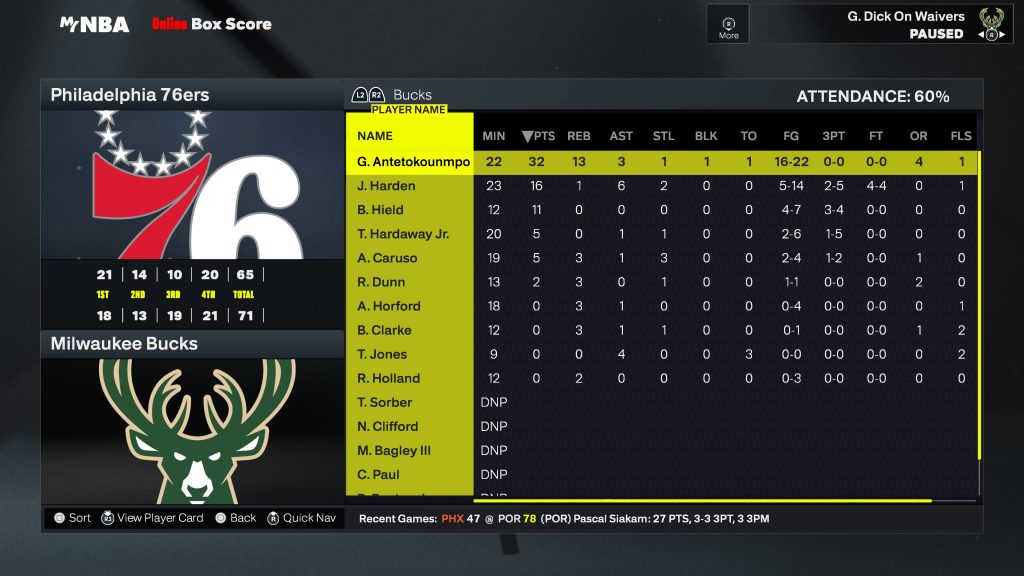Viewport: 1024px width, 576px height.
Task: Sort players by the REB column header
Action: (x=579, y=136)
